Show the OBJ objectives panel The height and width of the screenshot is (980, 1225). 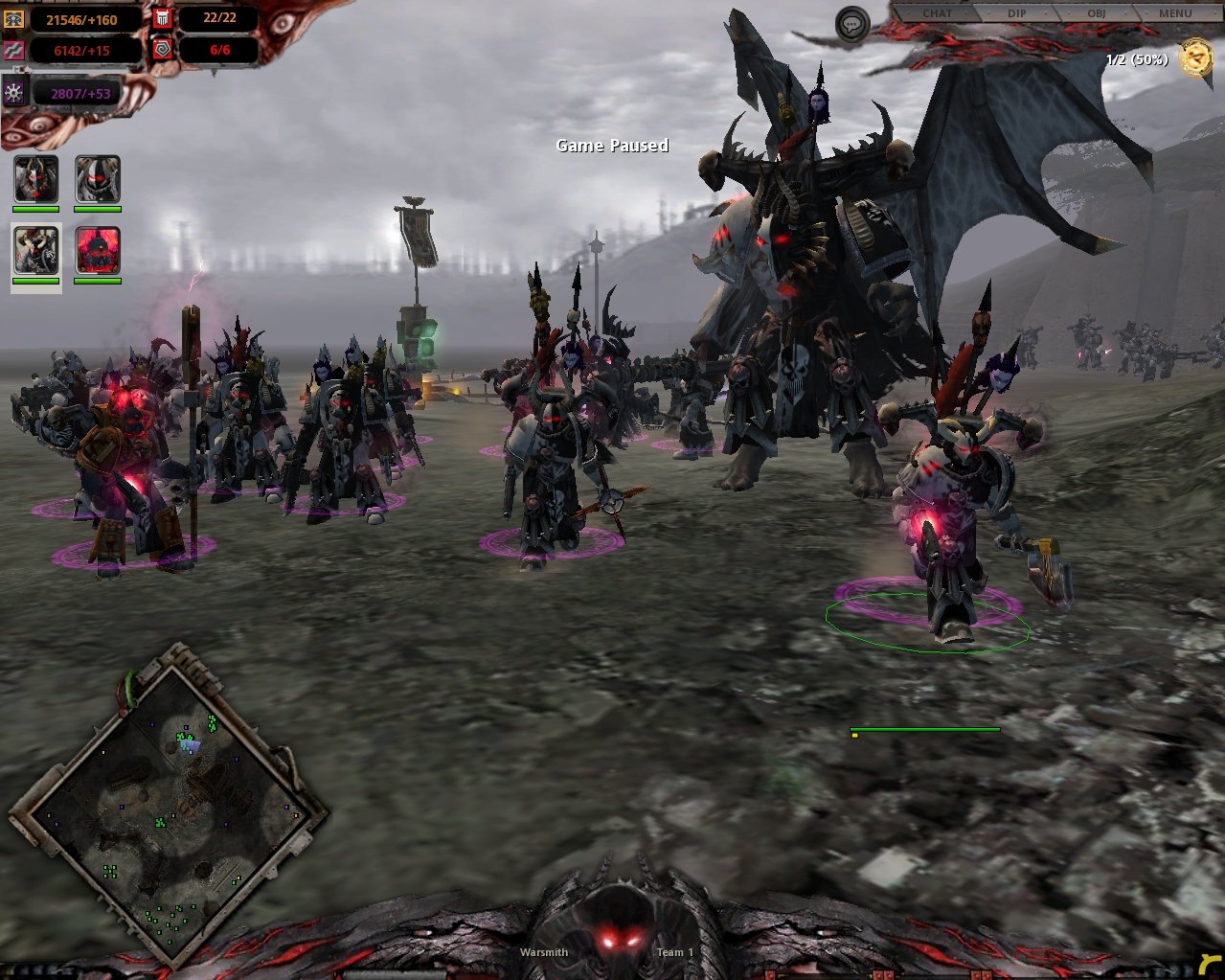(x=1096, y=13)
